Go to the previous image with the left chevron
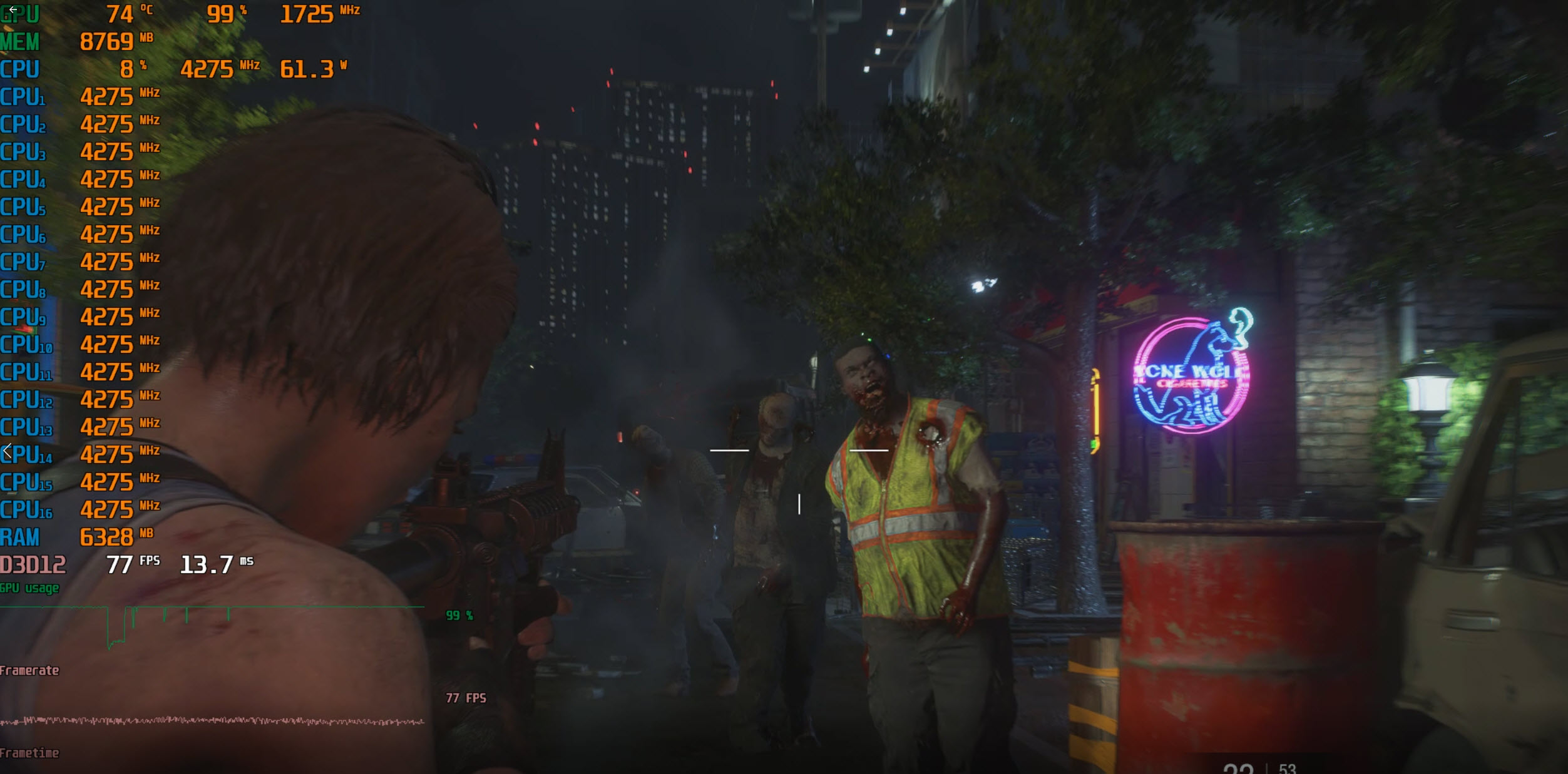1568x774 pixels. tap(8, 451)
